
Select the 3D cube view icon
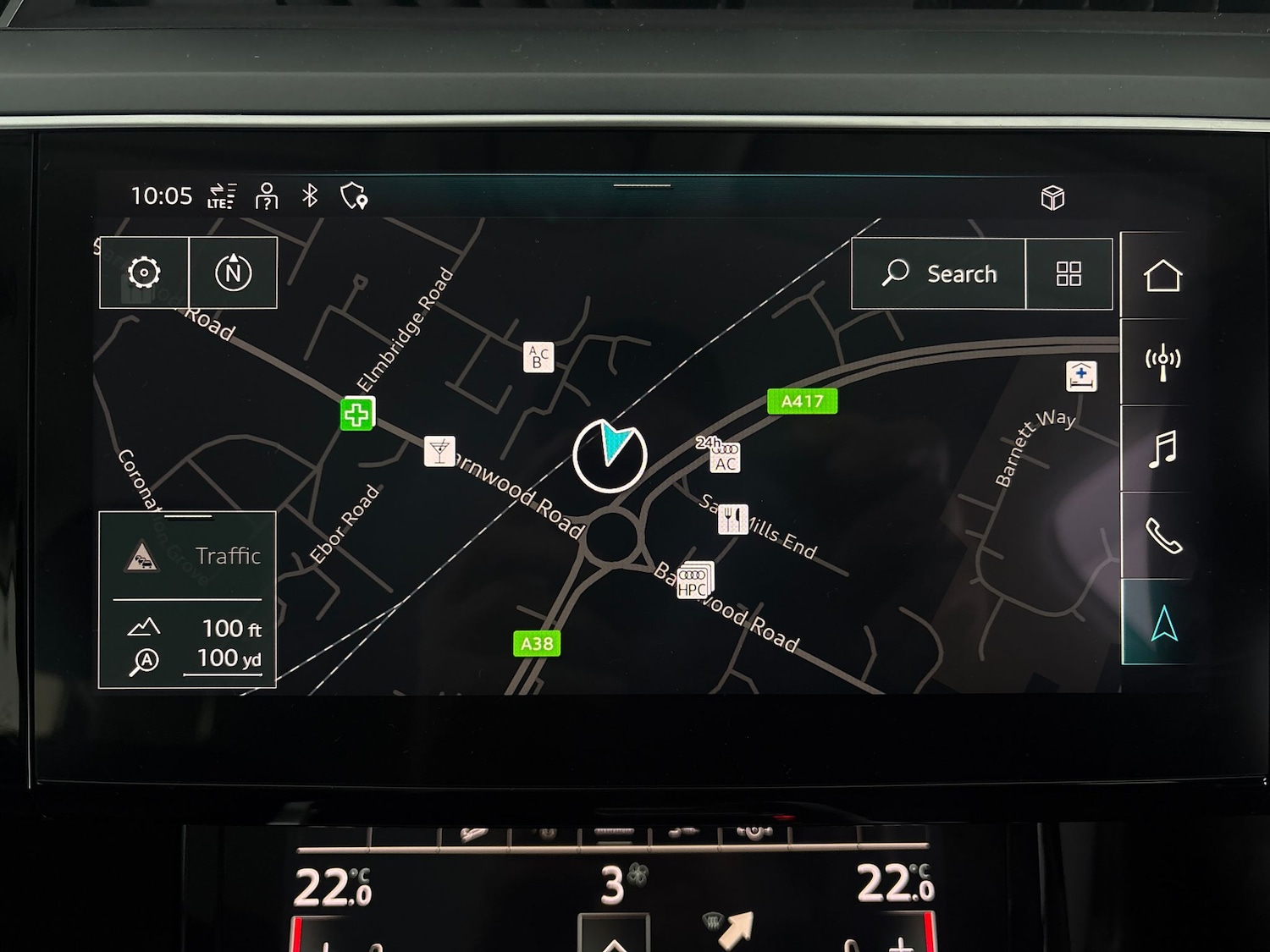pos(1052,197)
